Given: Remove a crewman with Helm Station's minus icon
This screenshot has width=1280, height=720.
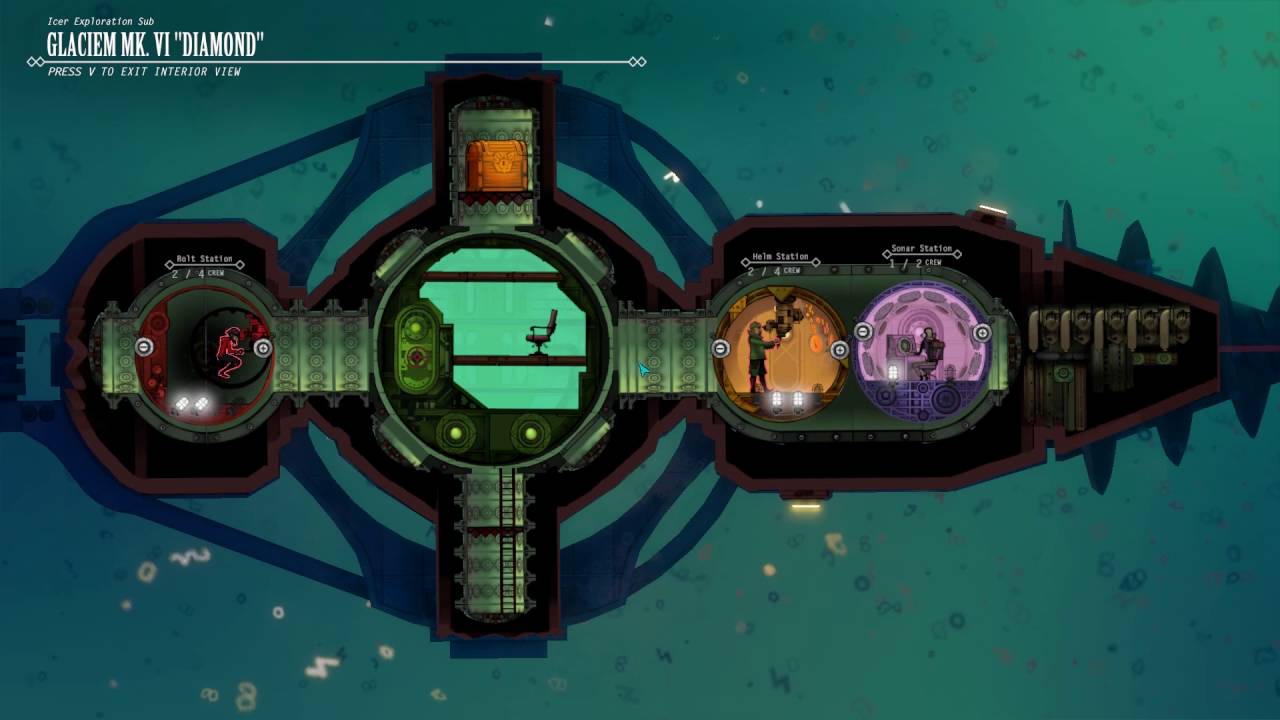Looking at the screenshot, I should (x=720, y=349).
